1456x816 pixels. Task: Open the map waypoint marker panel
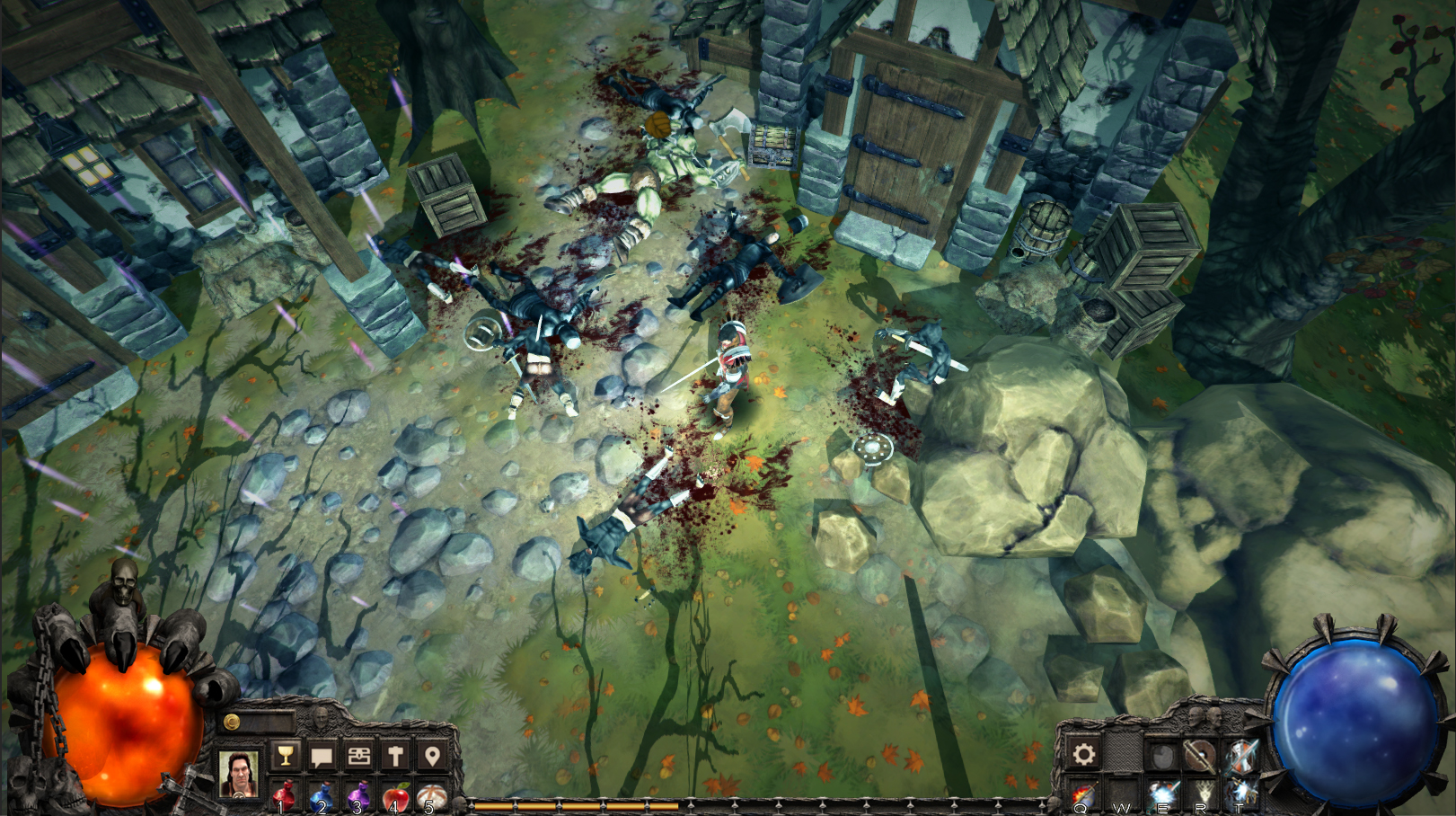click(433, 757)
